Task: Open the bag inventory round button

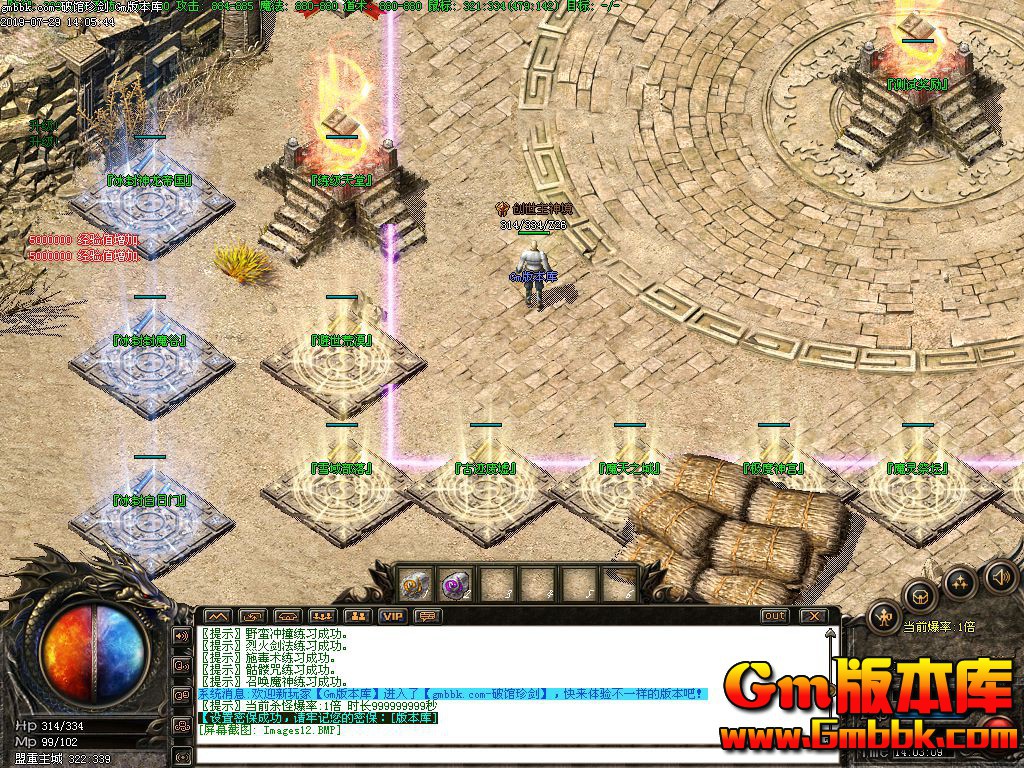Action: [x=921, y=597]
